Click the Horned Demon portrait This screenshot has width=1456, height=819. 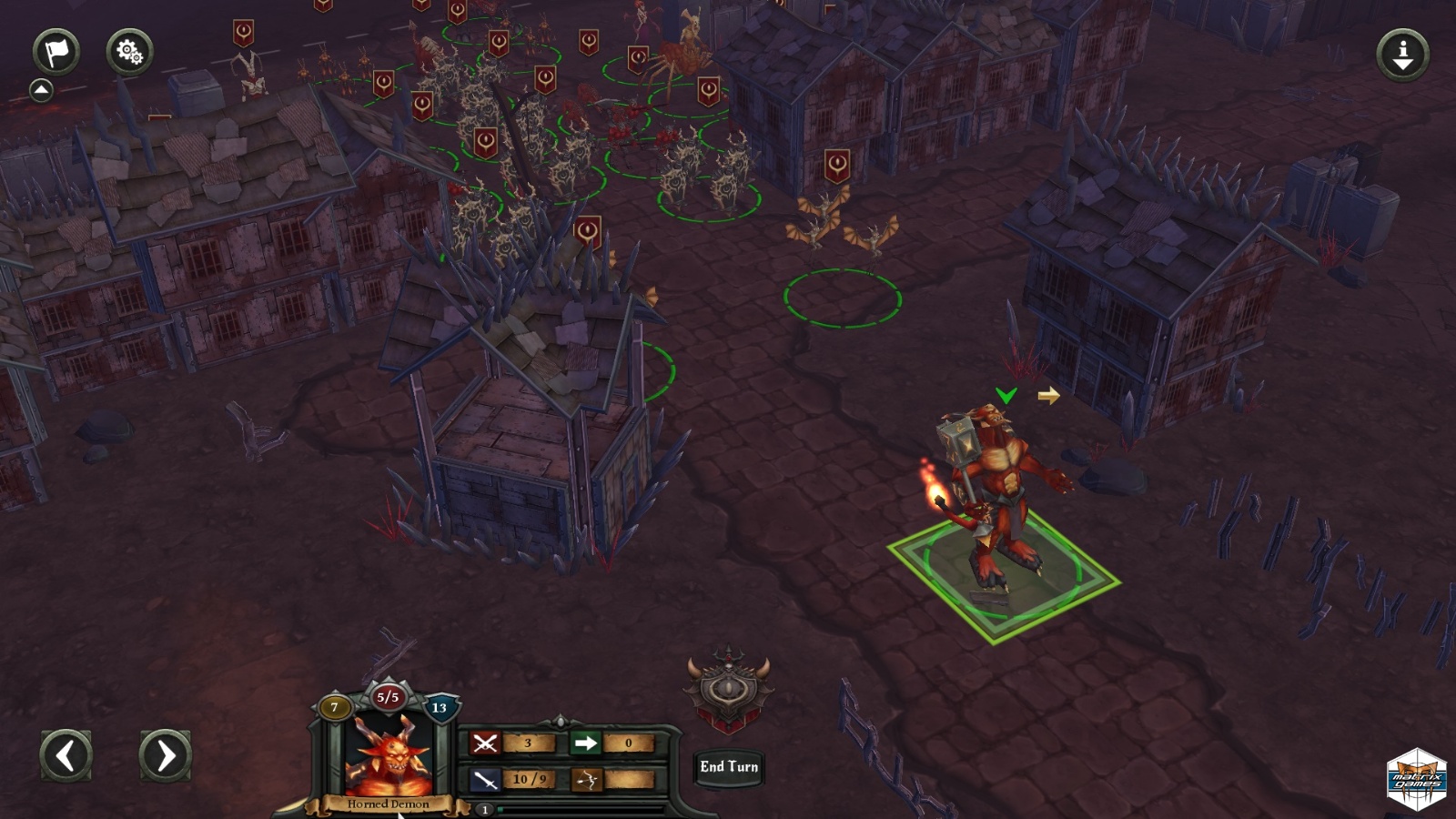388,757
